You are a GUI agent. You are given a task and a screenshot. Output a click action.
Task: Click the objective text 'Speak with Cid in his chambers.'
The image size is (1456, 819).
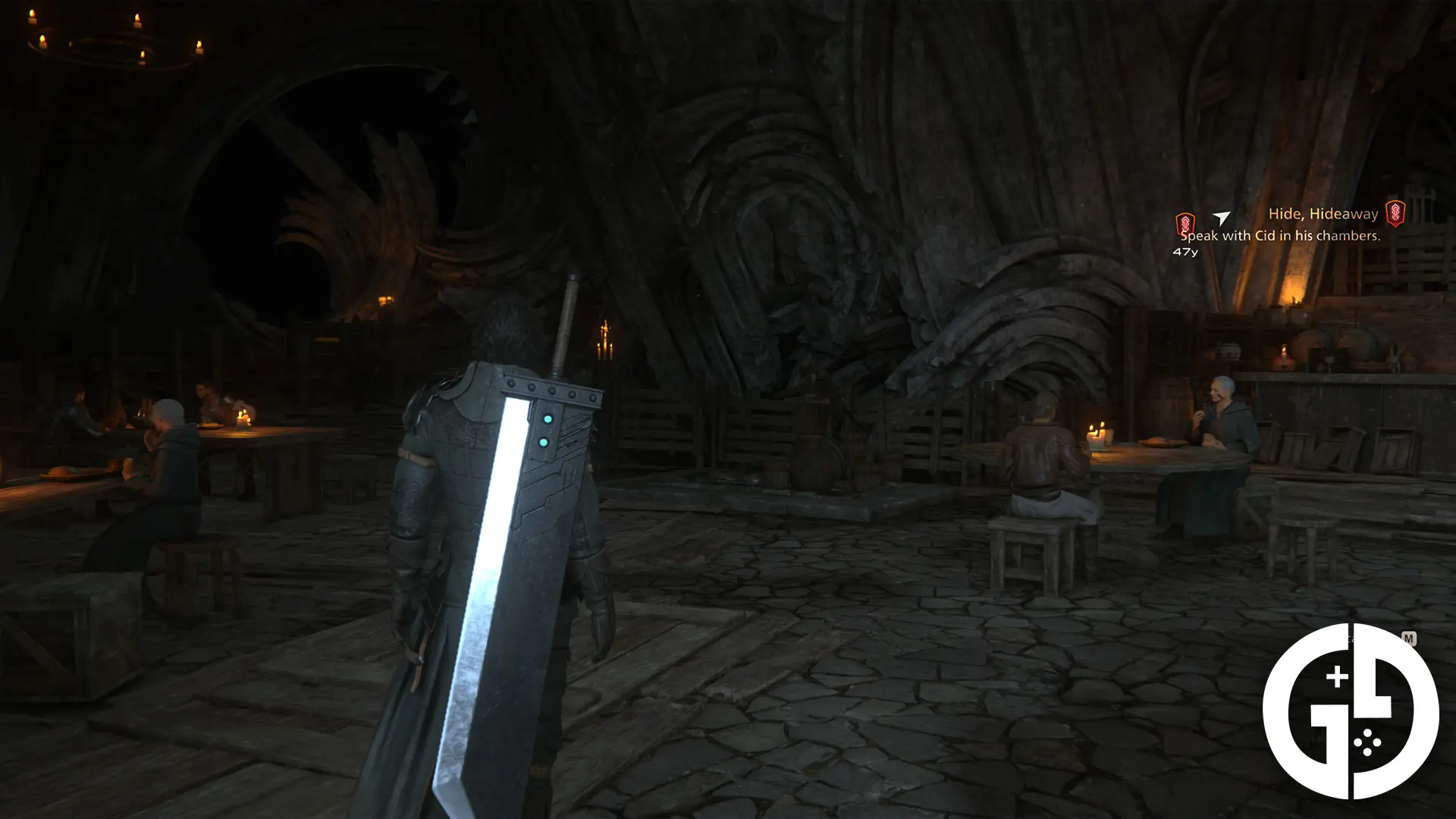tap(1281, 237)
